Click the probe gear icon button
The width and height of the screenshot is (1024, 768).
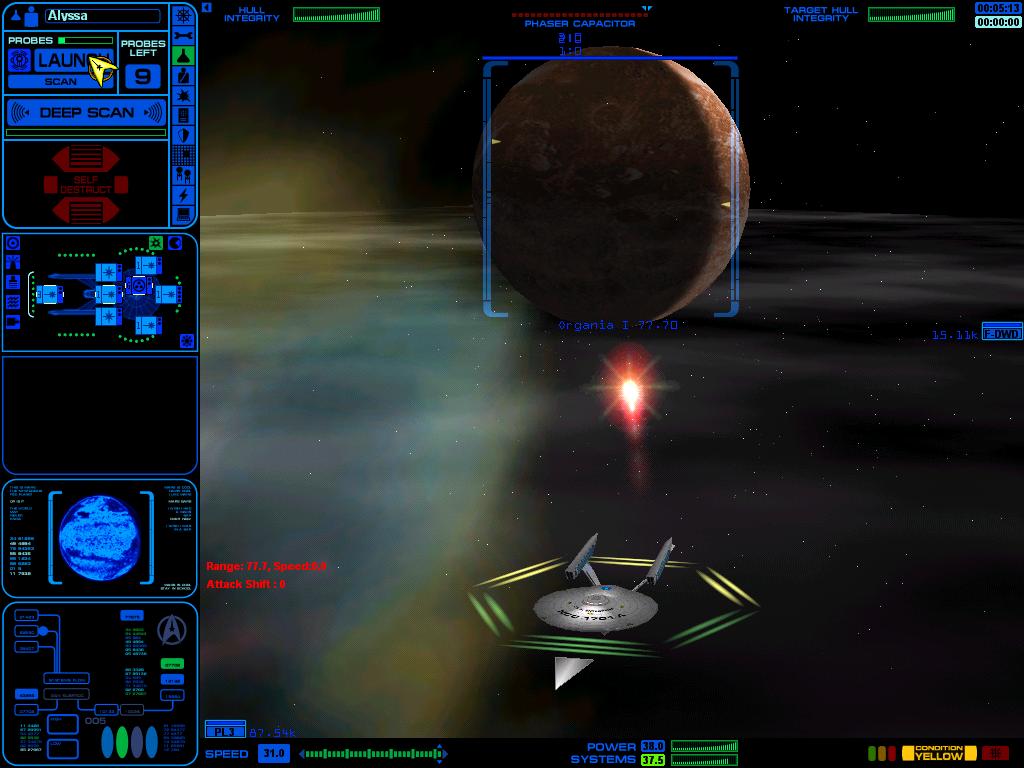pos(18,60)
